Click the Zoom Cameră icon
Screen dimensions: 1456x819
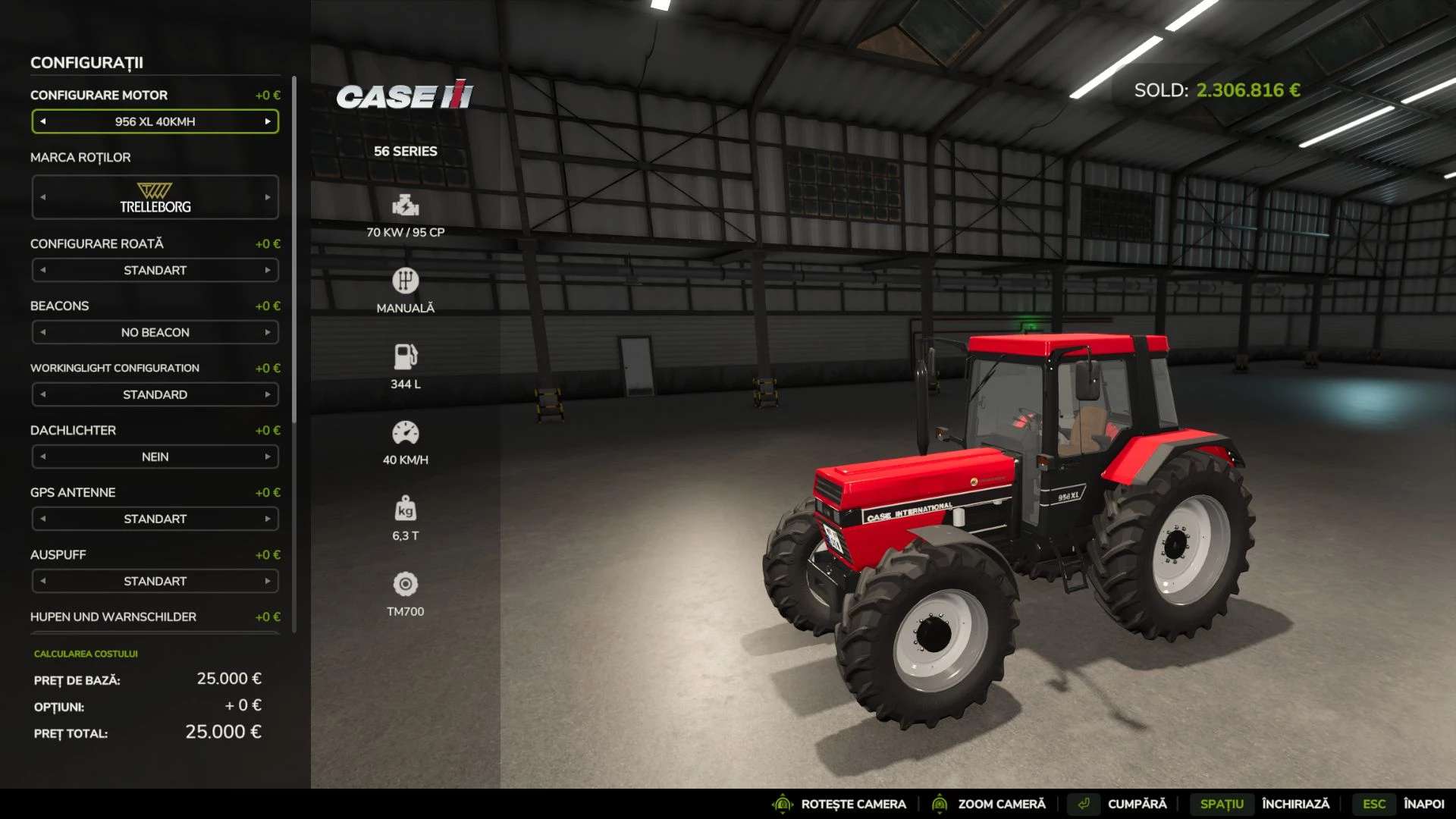click(x=940, y=804)
